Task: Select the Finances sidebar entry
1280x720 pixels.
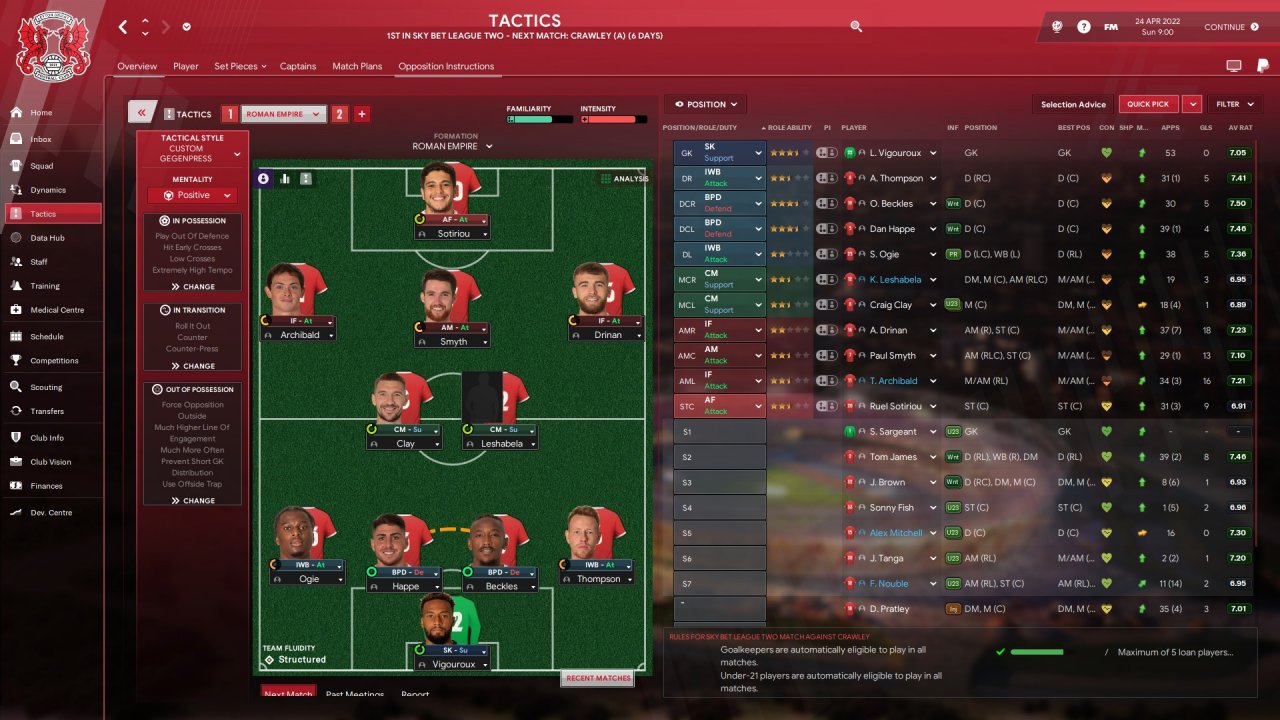Action: (x=46, y=486)
